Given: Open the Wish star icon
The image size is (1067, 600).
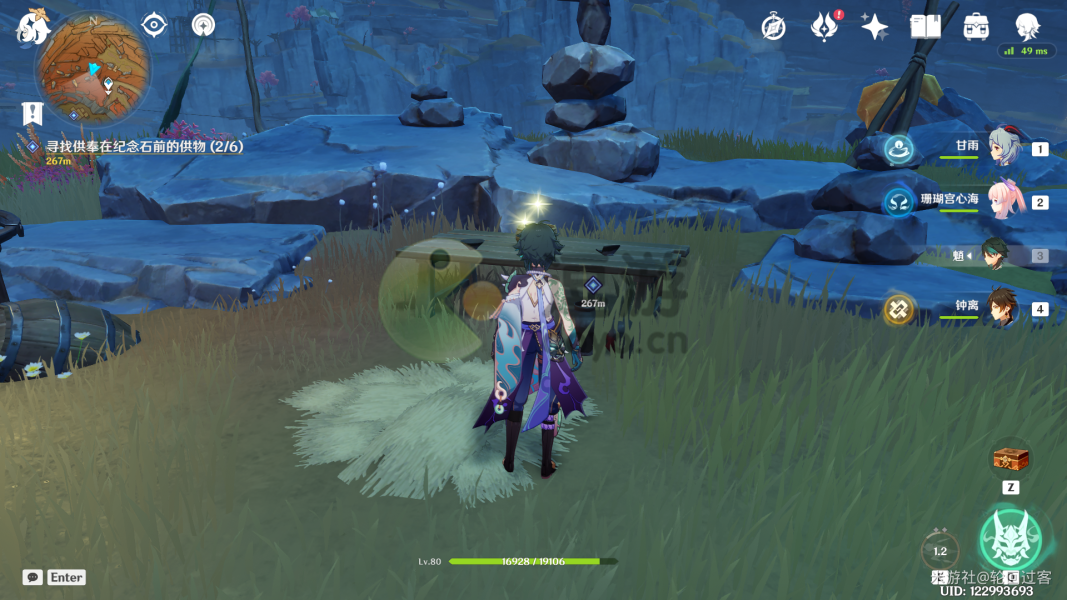Looking at the screenshot, I should click(x=875, y=27).
